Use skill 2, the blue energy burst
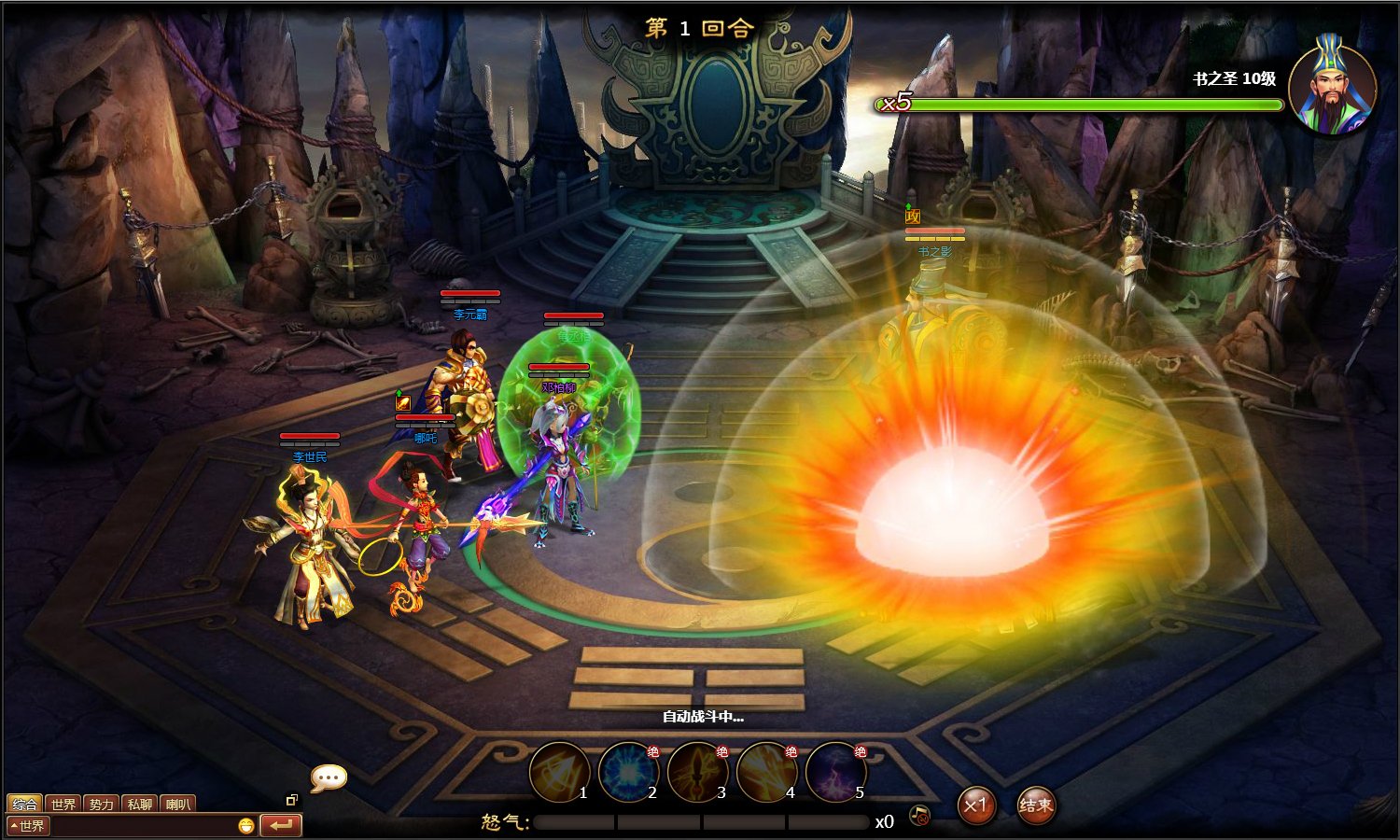 (628, 772)
